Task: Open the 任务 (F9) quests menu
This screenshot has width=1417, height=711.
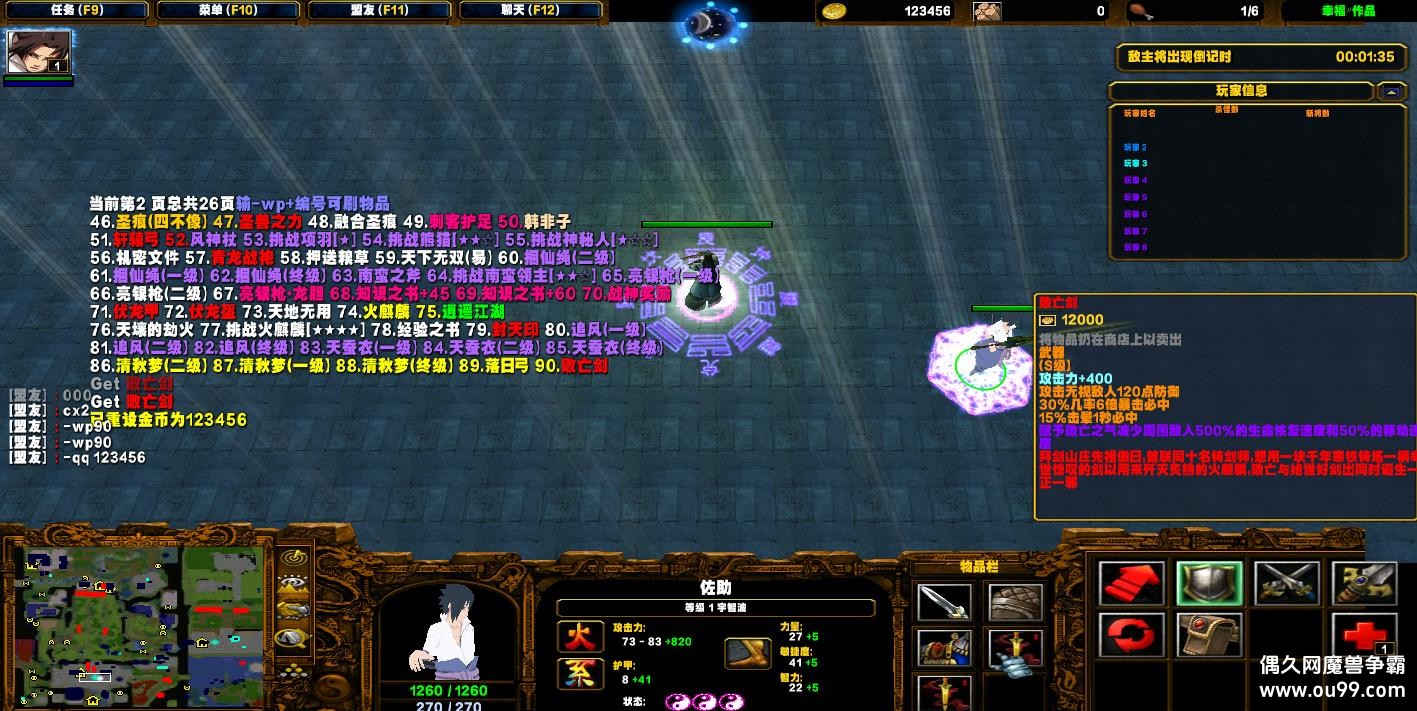Action: tap(76, 11)
